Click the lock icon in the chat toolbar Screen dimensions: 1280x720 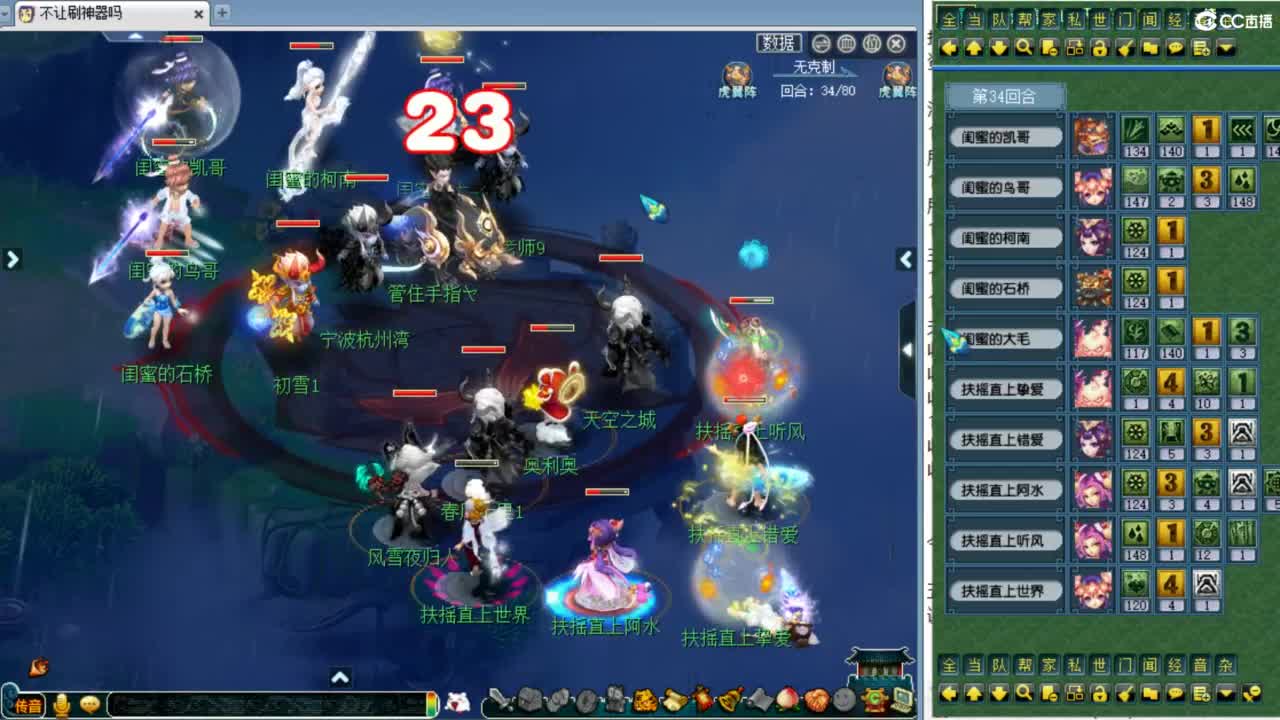point(1099,47)
